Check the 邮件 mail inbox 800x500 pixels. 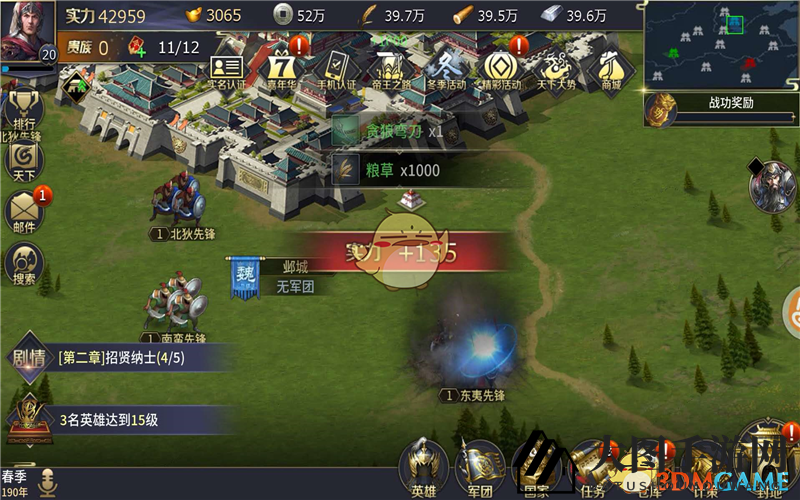pyautogui.click(x=24, y=211)
